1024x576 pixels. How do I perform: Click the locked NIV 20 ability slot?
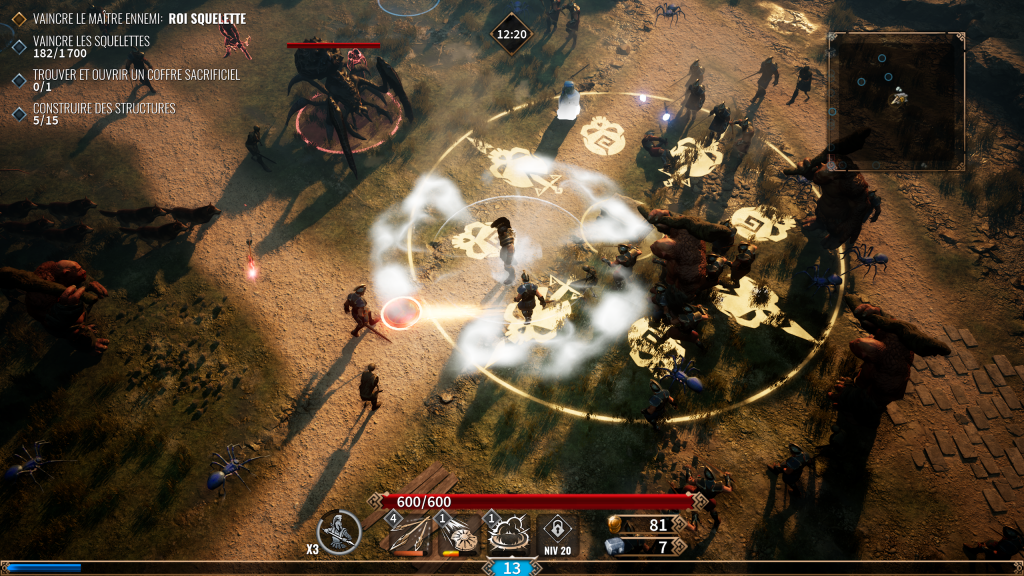click(557, 534)
